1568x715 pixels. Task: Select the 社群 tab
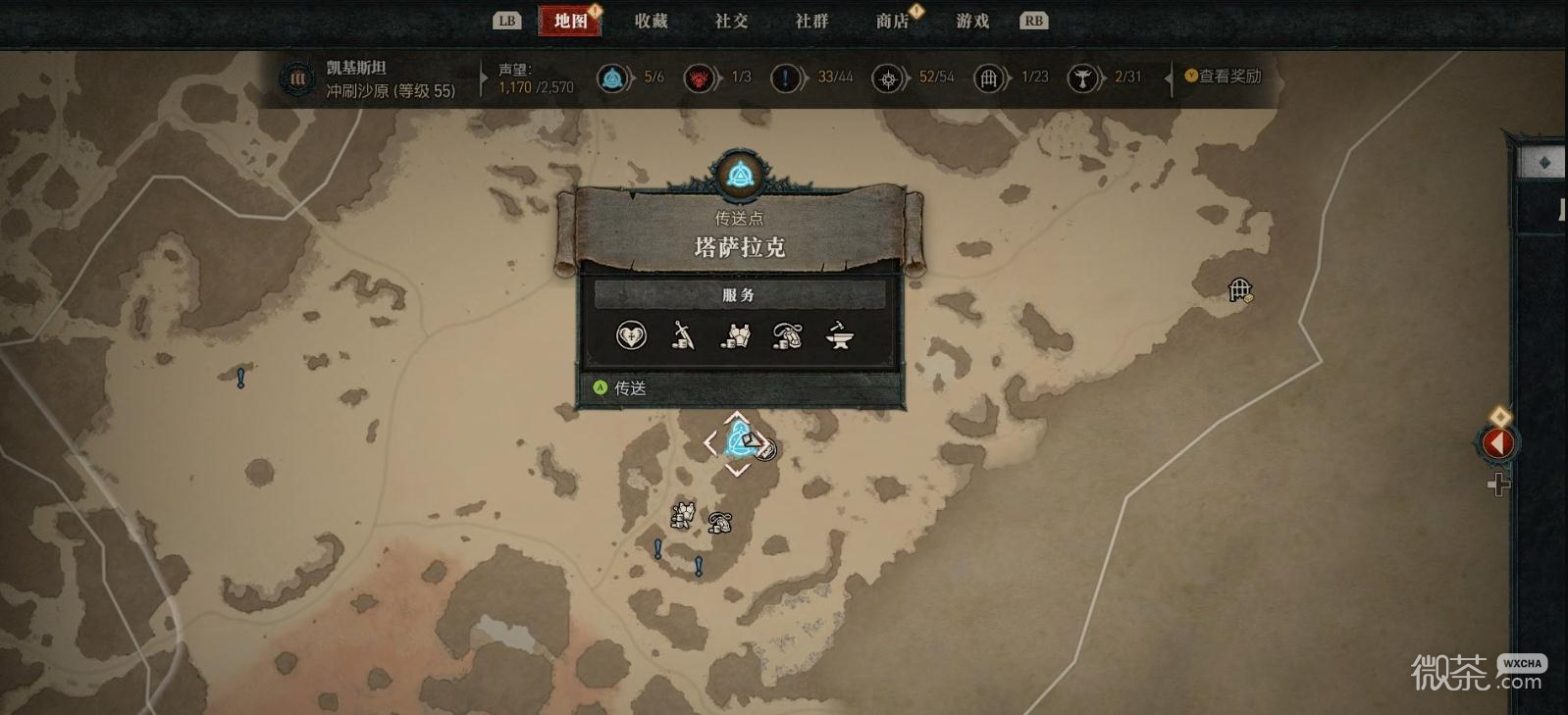pyautogui.click(x=811, y=21)
